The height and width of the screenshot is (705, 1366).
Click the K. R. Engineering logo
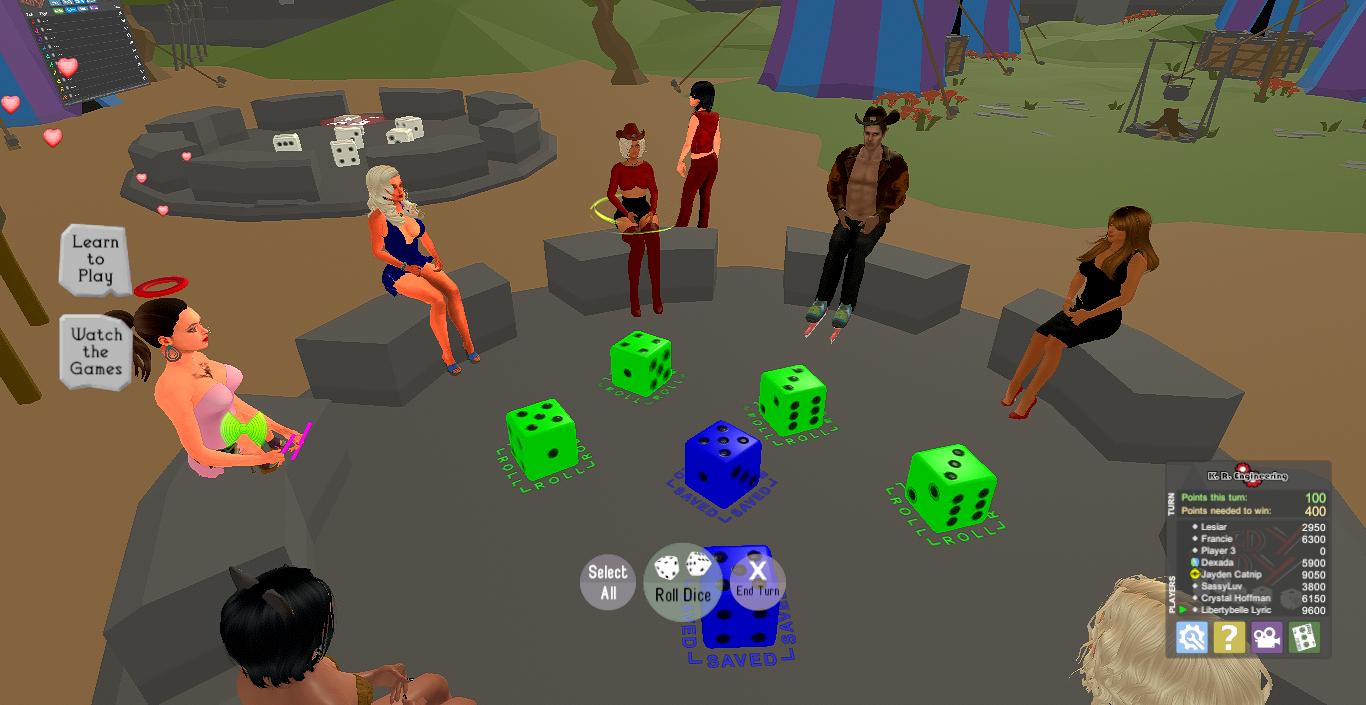tap(1247, 475)
